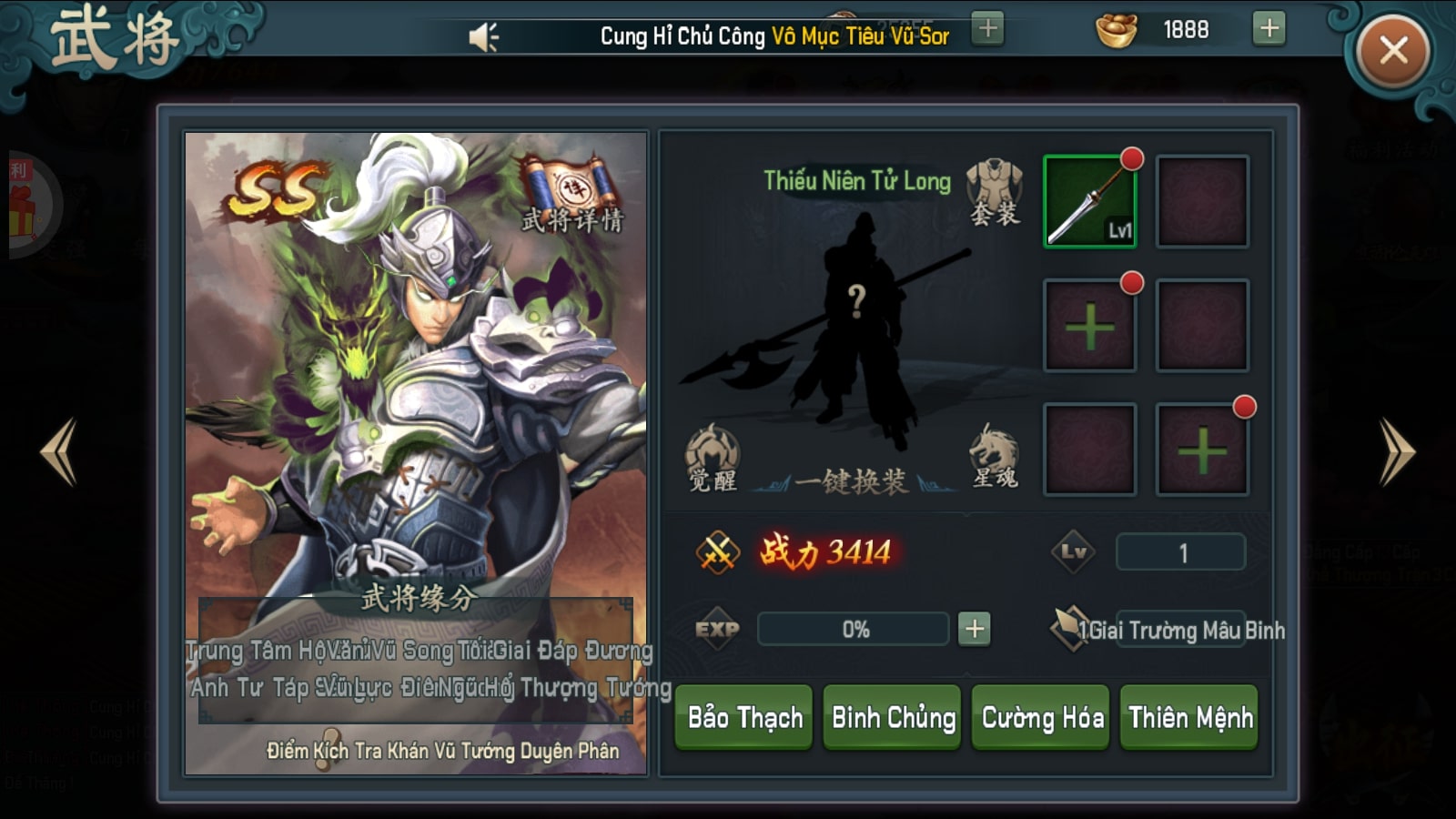1456x819 pixels.
Task: Close the general panel with the X button
Action: point(1392,51)
